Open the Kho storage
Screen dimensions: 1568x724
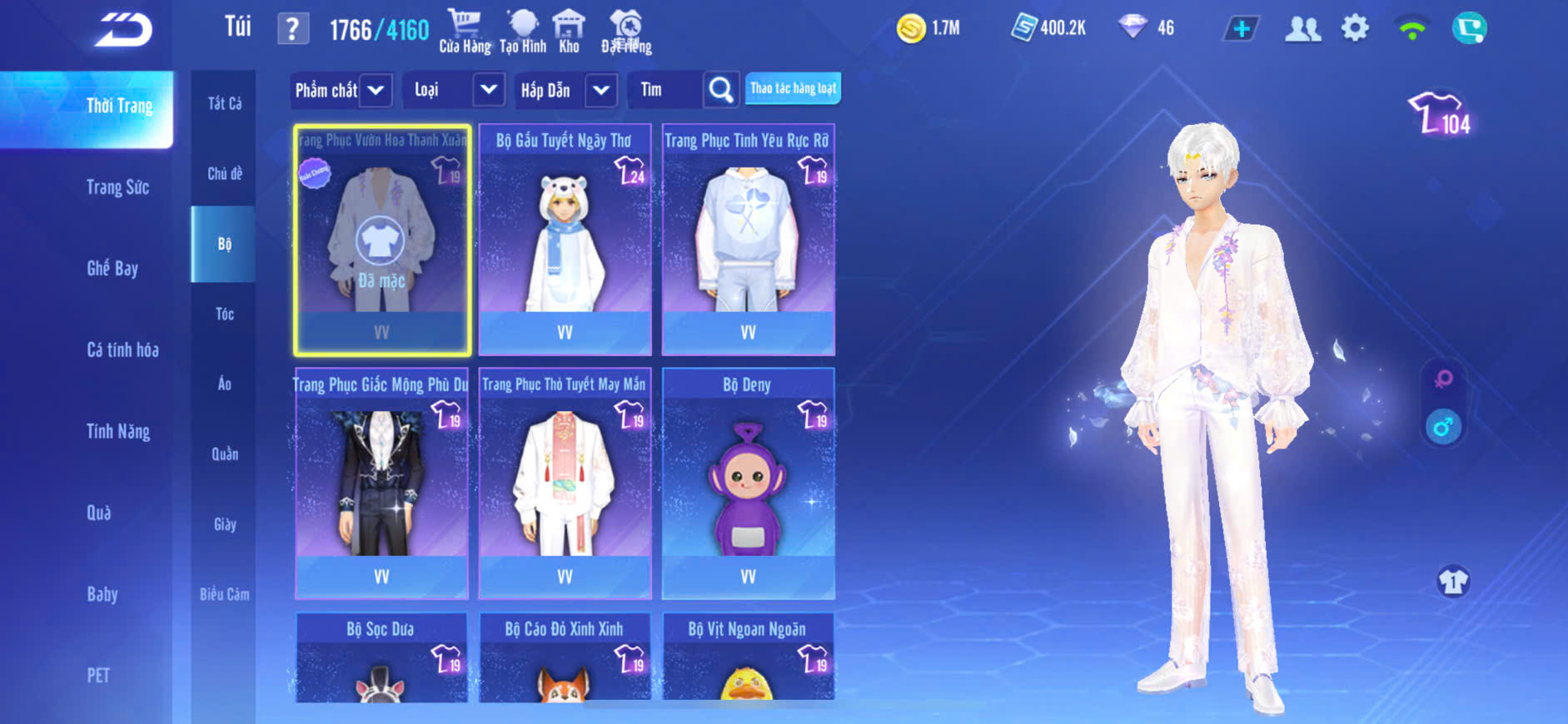(x=569, y=31)
